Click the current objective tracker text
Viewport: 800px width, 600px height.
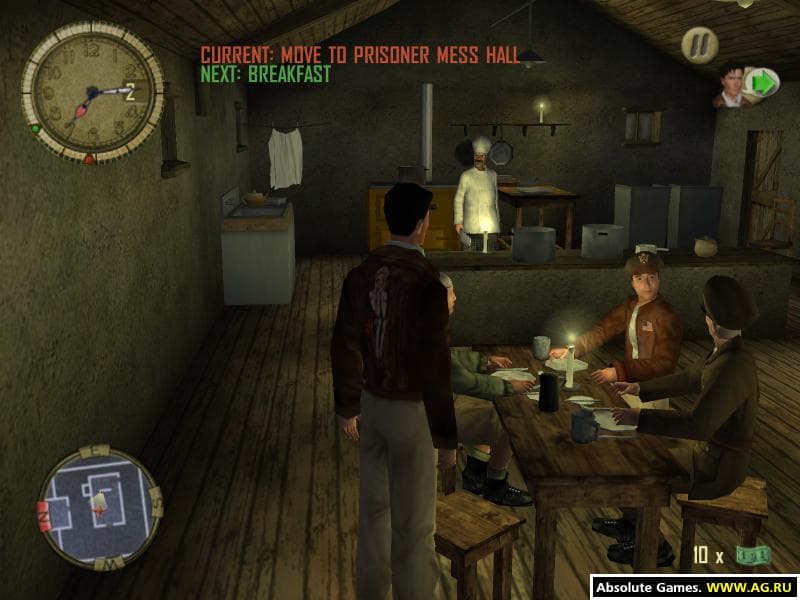coord(360,54)
